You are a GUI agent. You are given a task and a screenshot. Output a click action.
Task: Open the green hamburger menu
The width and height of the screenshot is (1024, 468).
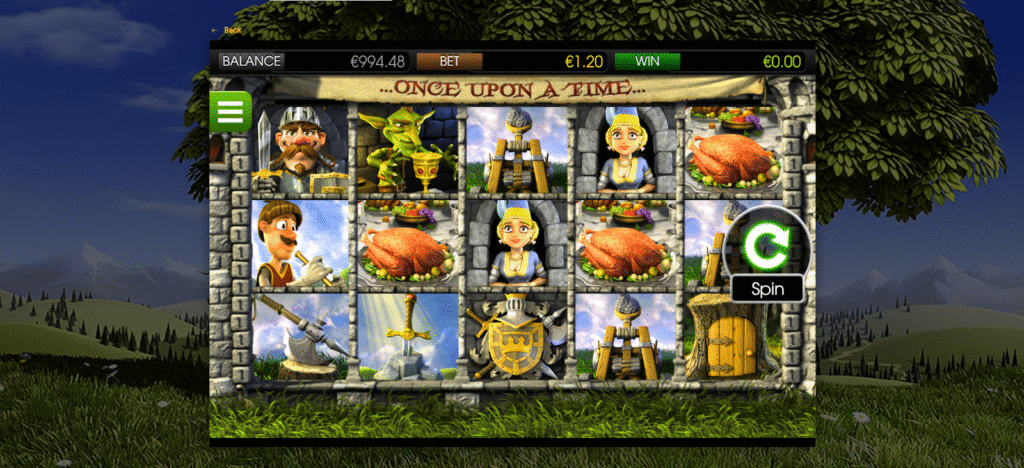point(230,112)
